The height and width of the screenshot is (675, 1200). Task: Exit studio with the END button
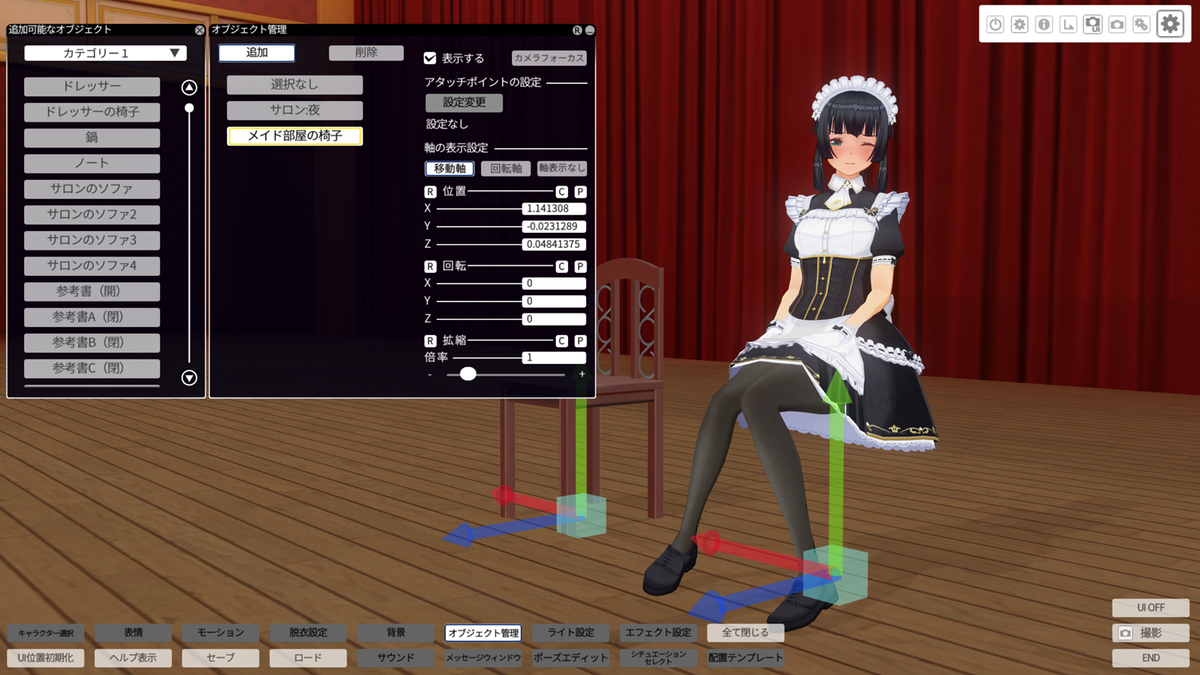(1150, 658)
